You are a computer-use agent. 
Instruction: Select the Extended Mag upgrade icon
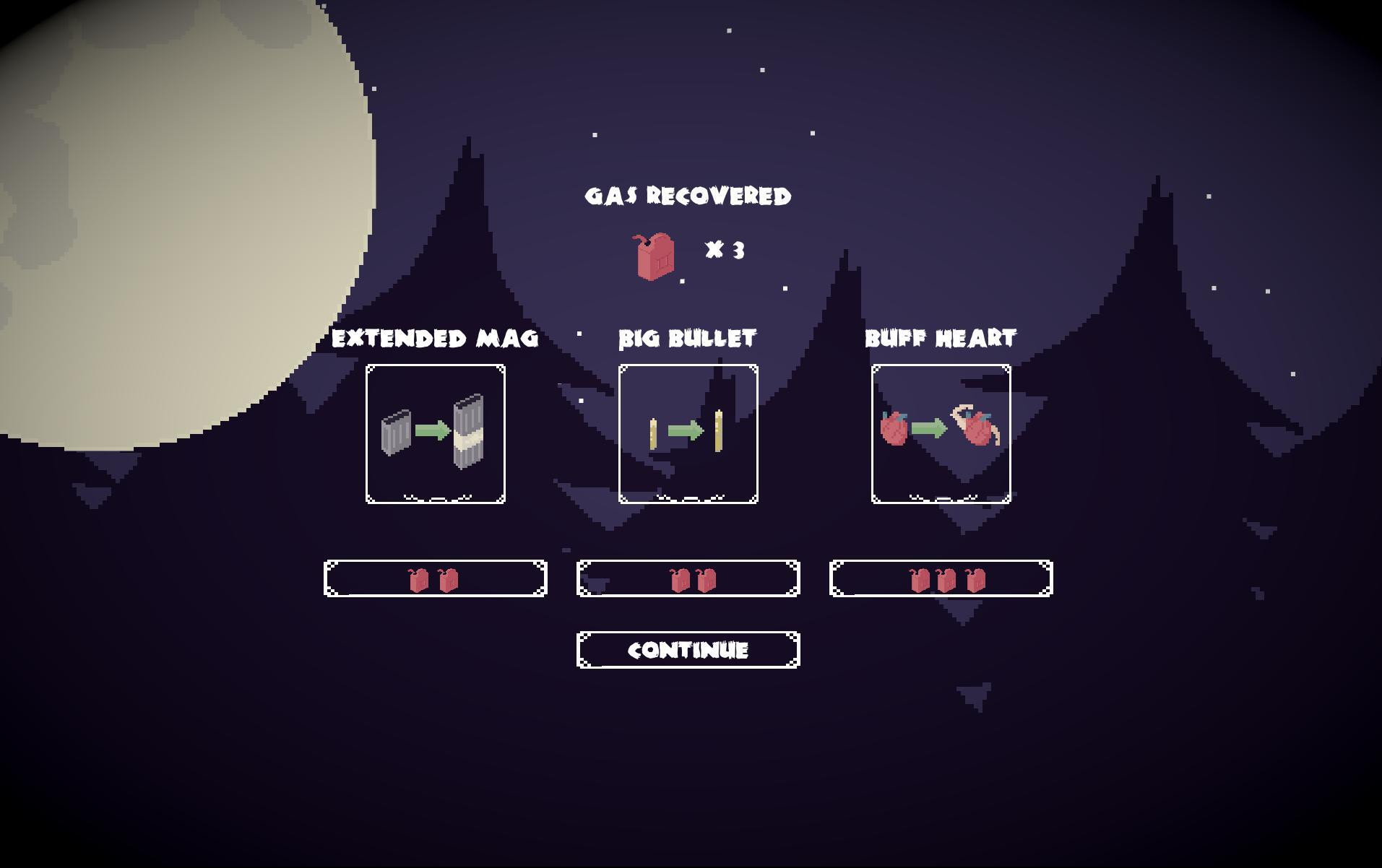[435, 432]
